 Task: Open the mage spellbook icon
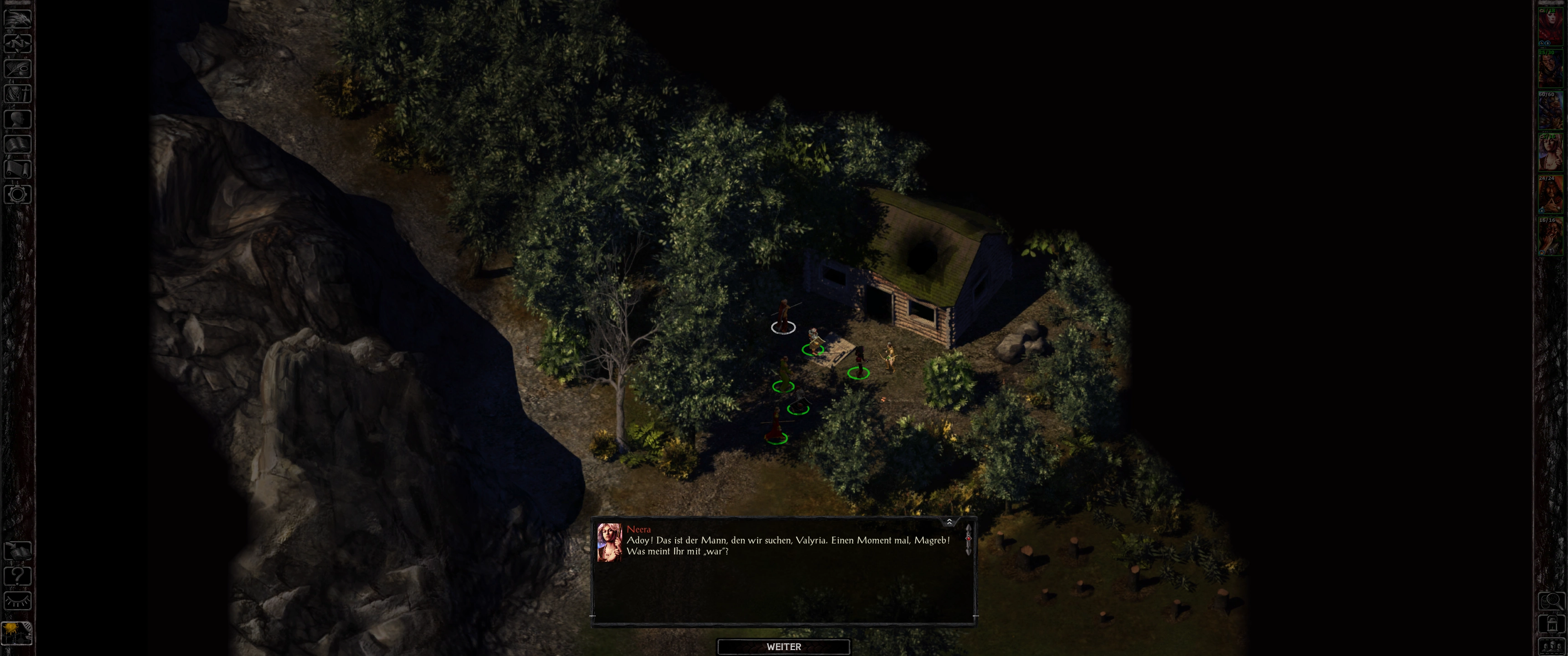coord(18,144)
